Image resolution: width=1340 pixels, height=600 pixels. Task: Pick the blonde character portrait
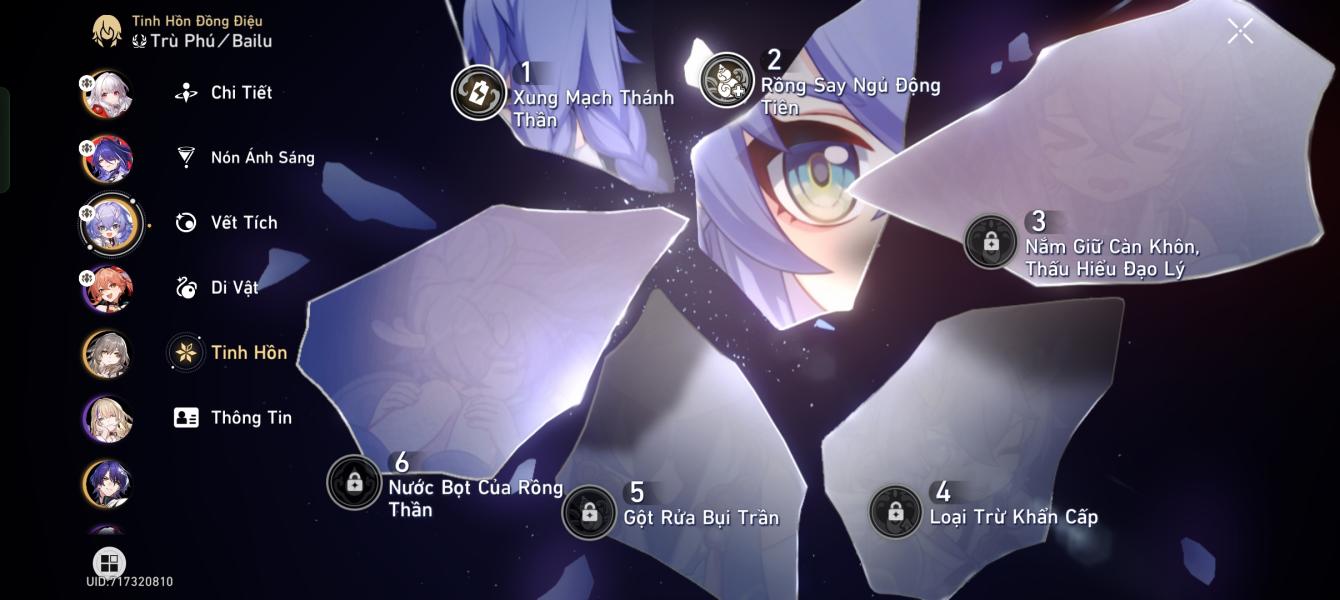click(x=107, y=419)
